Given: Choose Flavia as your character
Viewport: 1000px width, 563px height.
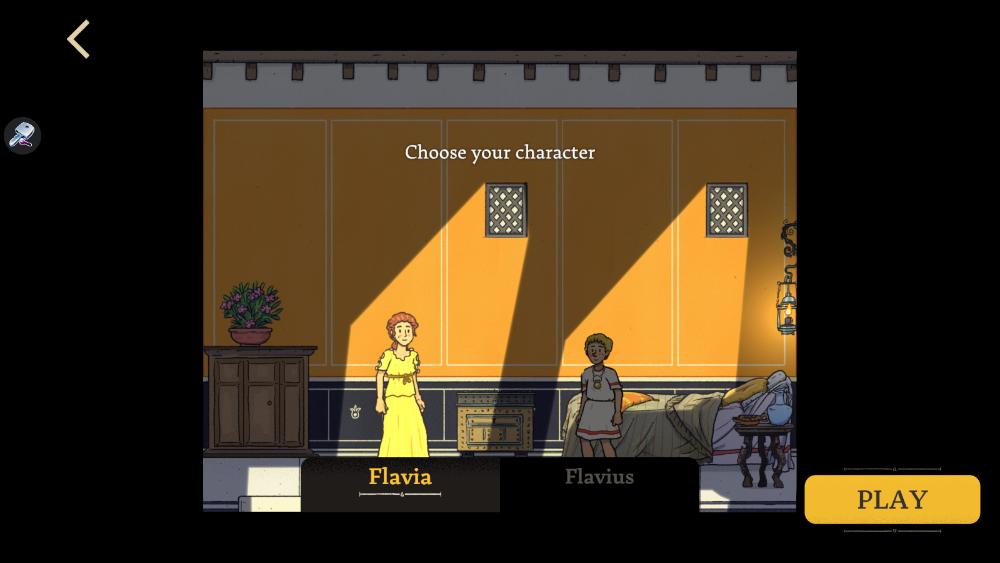Looking at the screenshot, I should [400, 478].
